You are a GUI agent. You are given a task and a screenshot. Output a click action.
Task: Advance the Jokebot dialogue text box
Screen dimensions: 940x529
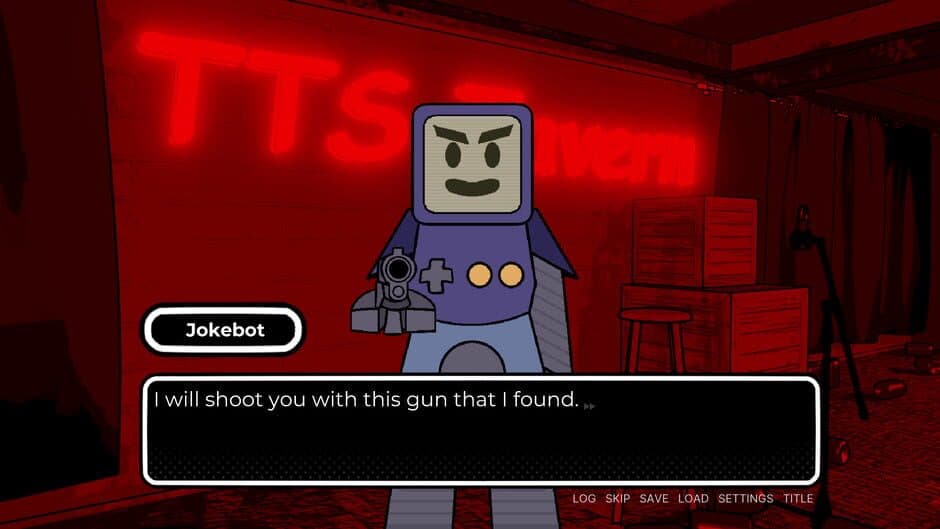coord(480,430)
